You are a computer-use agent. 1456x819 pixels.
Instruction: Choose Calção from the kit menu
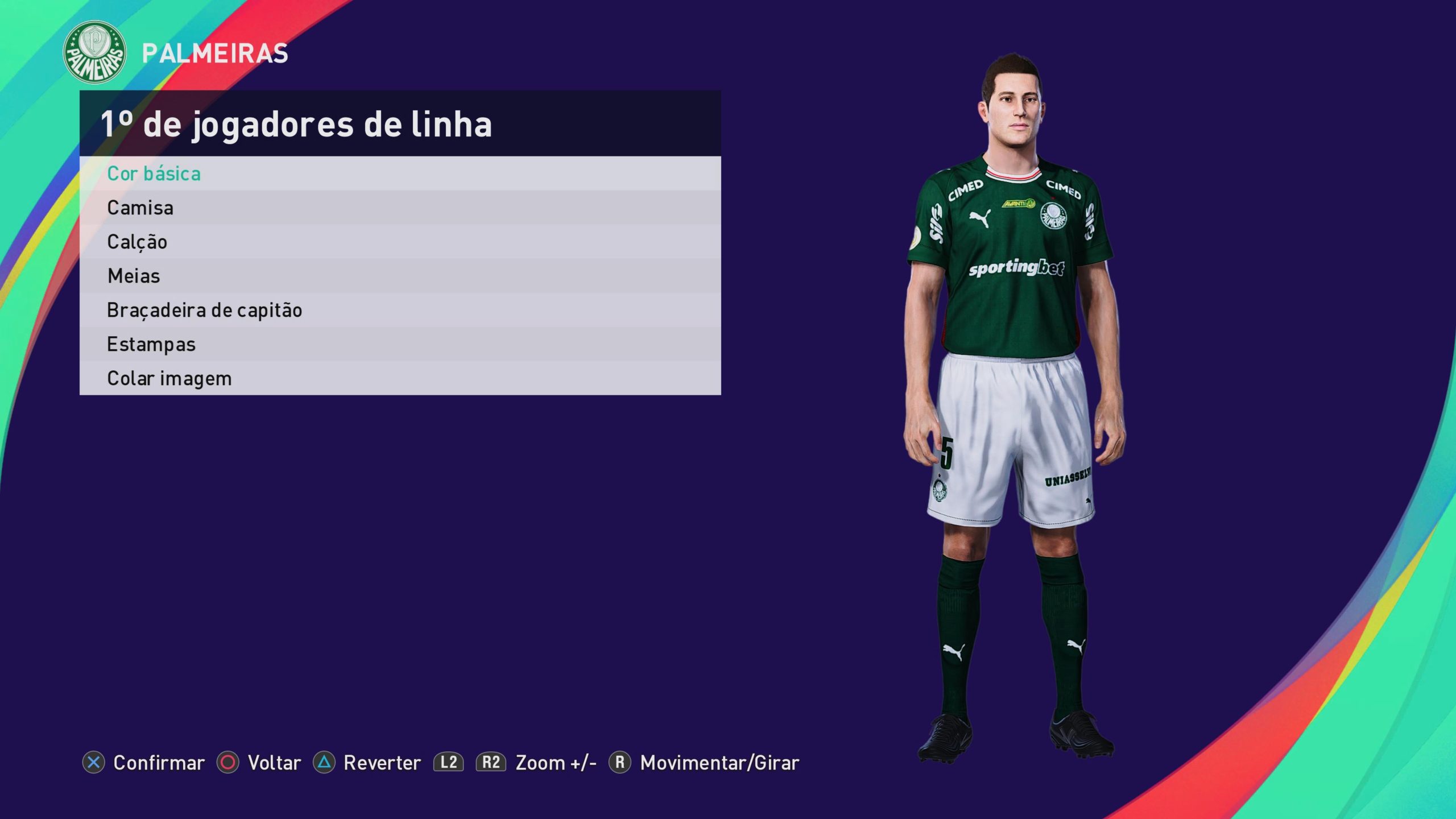[x=137, y=242]
